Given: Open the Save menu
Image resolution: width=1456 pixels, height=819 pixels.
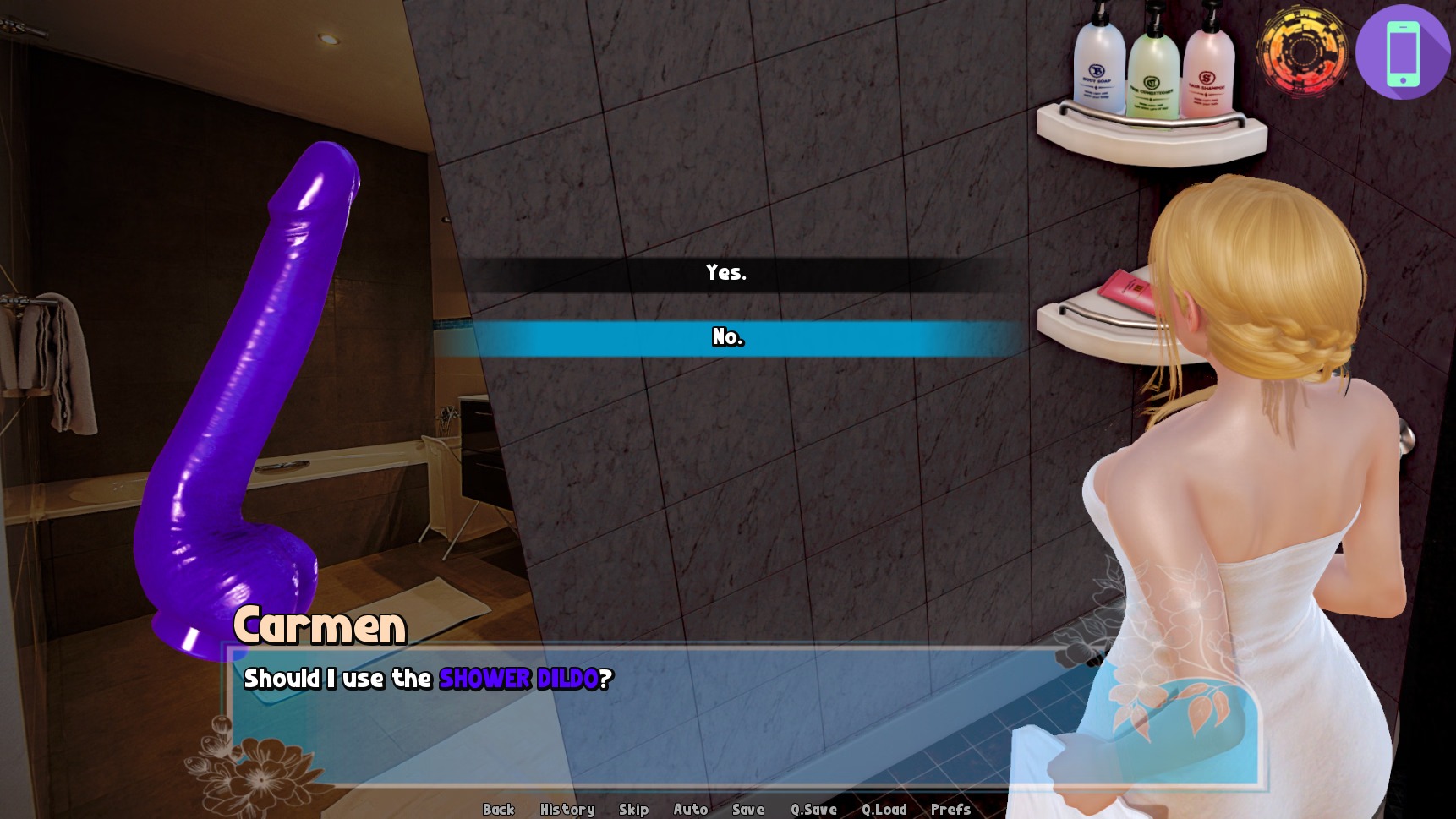Looking at the screenshot, I should click(x=747, y=809).
